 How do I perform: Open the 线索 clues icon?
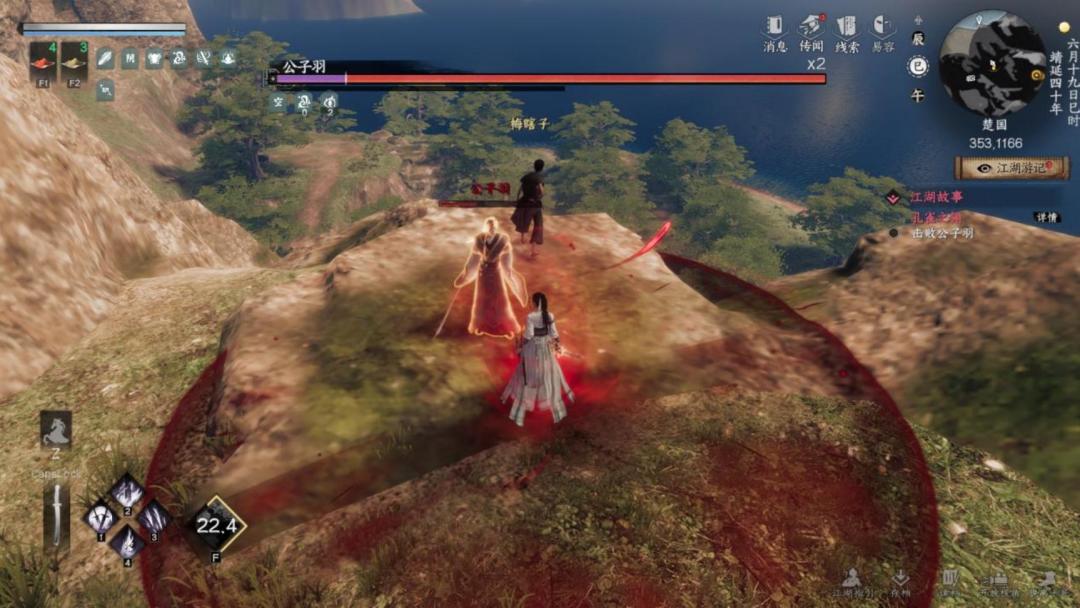tap(847, 27)
